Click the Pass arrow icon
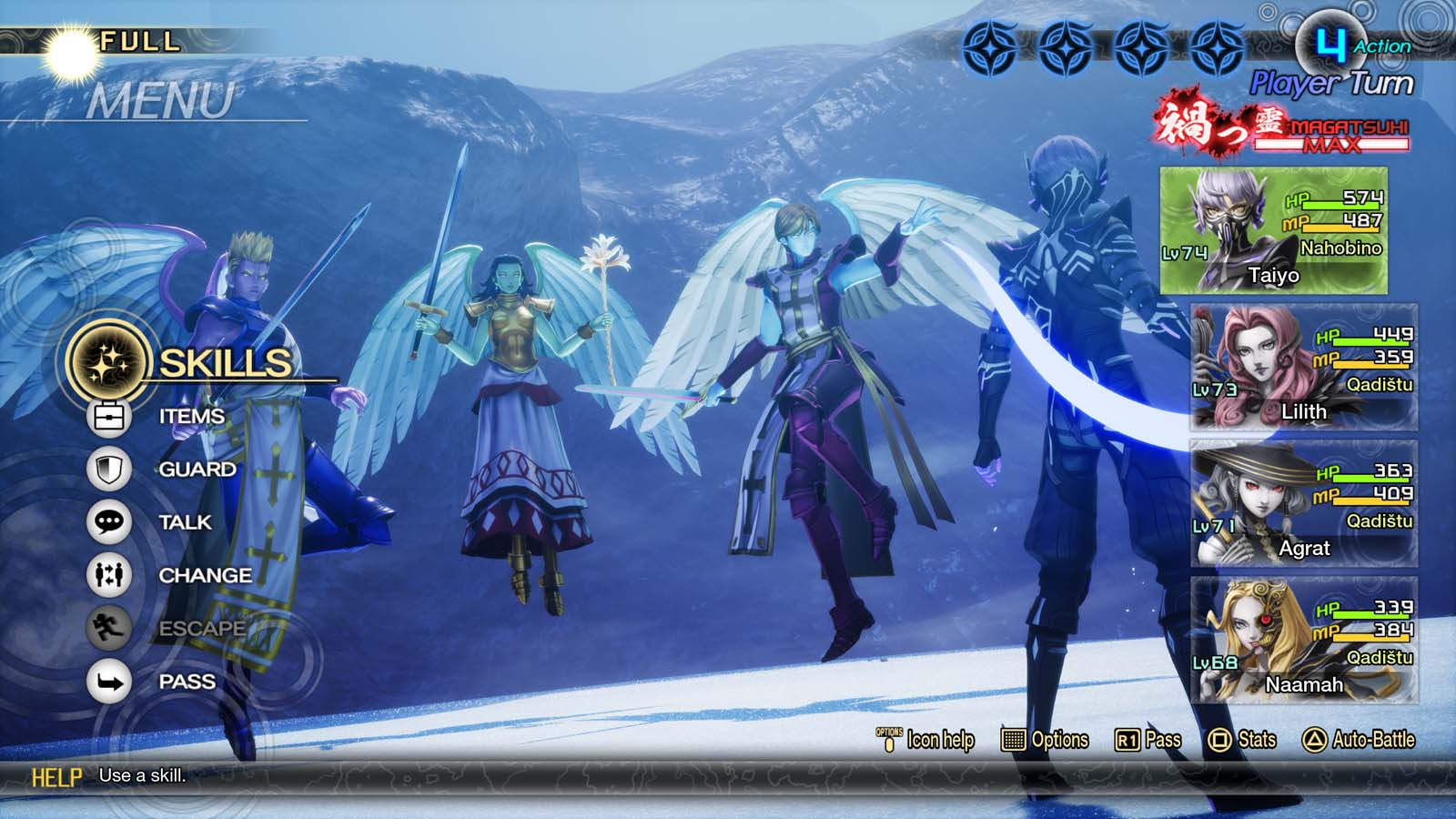 pos(111,681)
